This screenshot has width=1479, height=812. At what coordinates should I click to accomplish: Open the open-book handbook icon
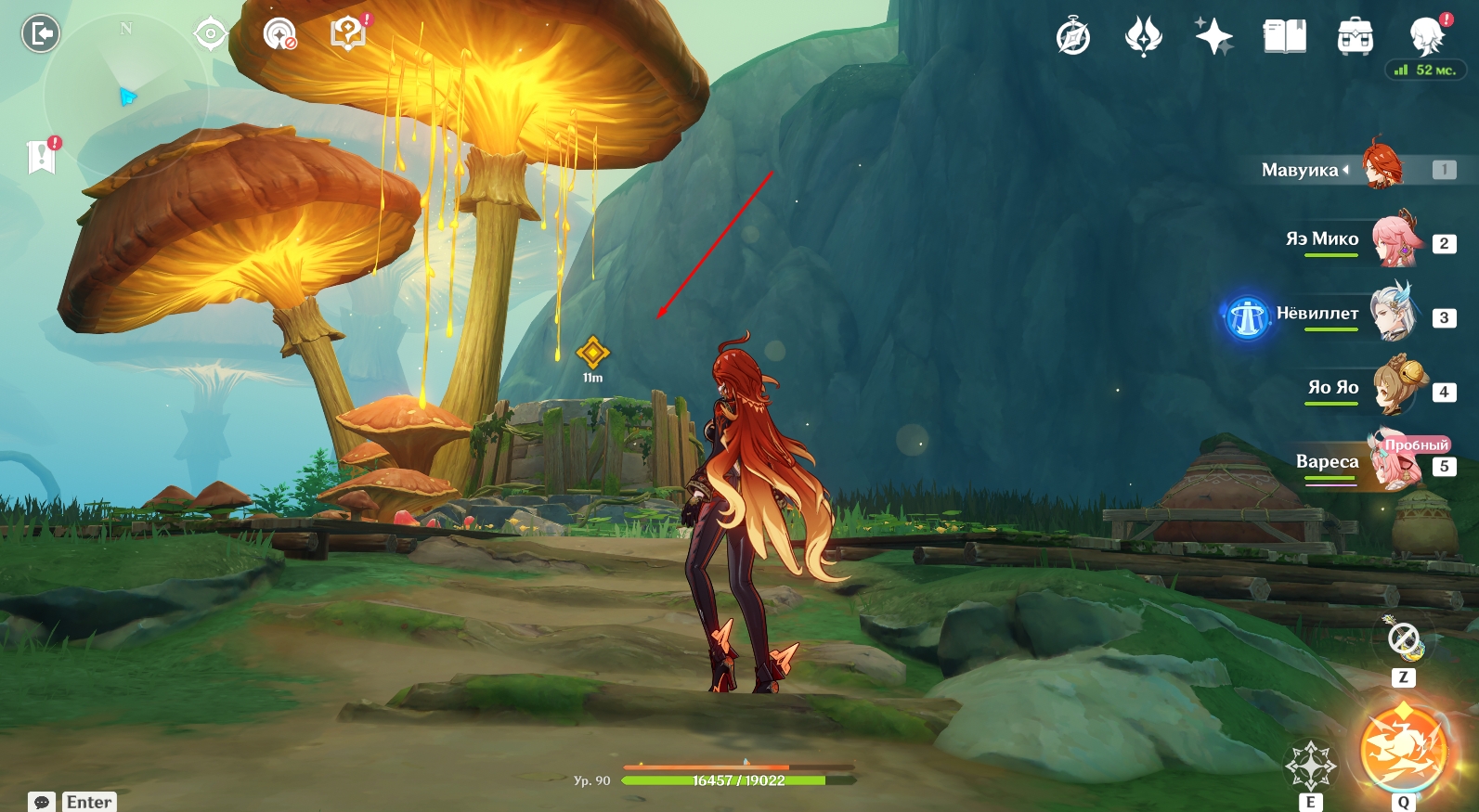(1284, 37)
